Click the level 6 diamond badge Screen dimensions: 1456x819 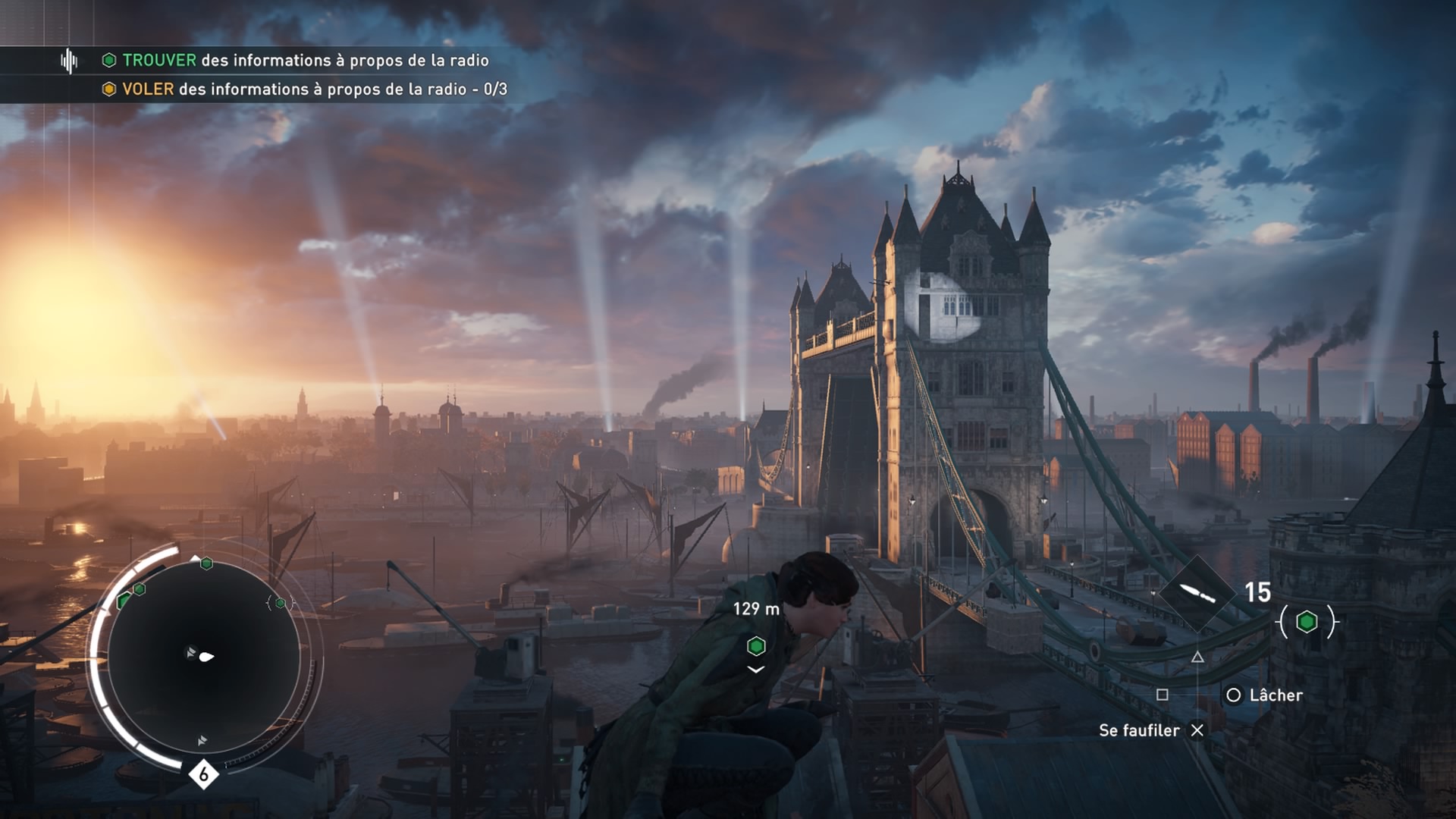203,774
